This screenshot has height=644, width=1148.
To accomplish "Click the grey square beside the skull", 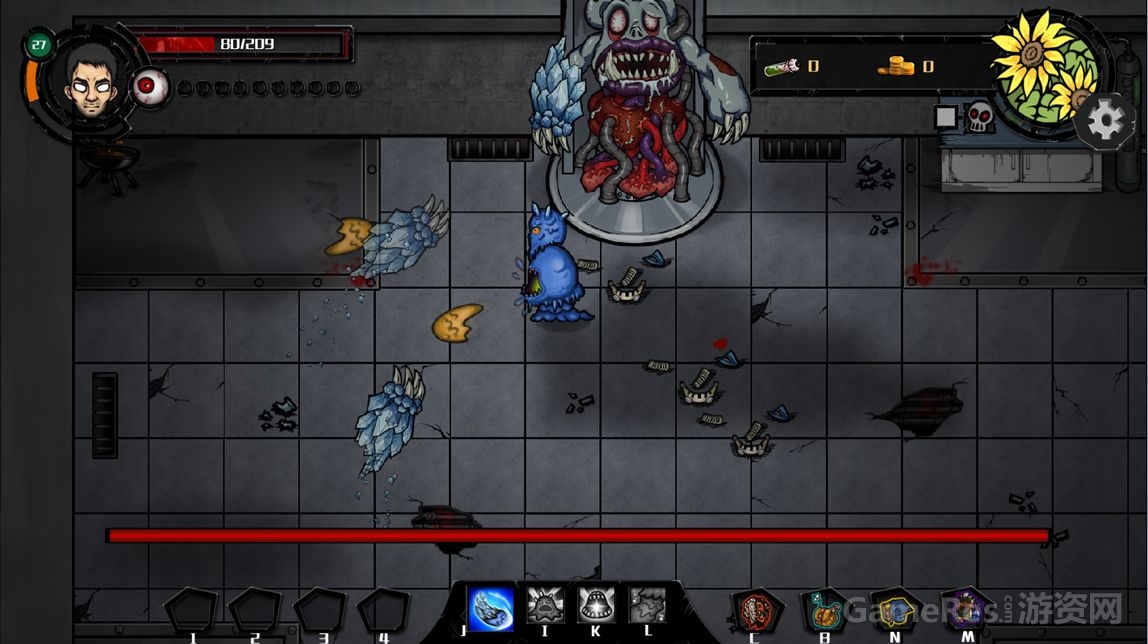I will 945,117.
